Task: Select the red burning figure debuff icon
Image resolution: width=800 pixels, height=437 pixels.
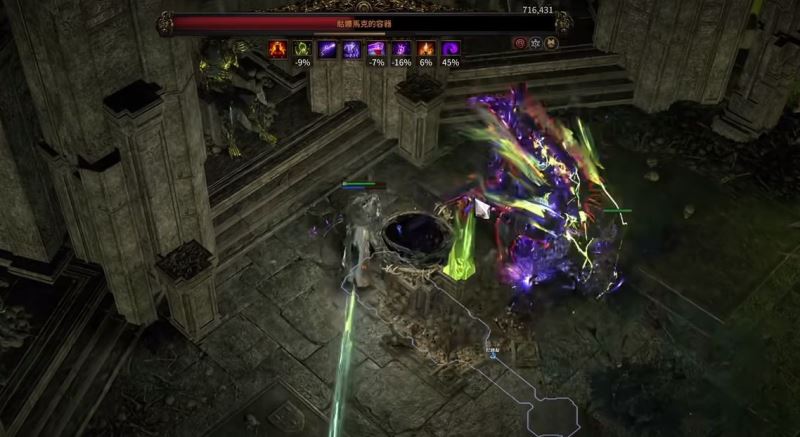Action: 277,48
